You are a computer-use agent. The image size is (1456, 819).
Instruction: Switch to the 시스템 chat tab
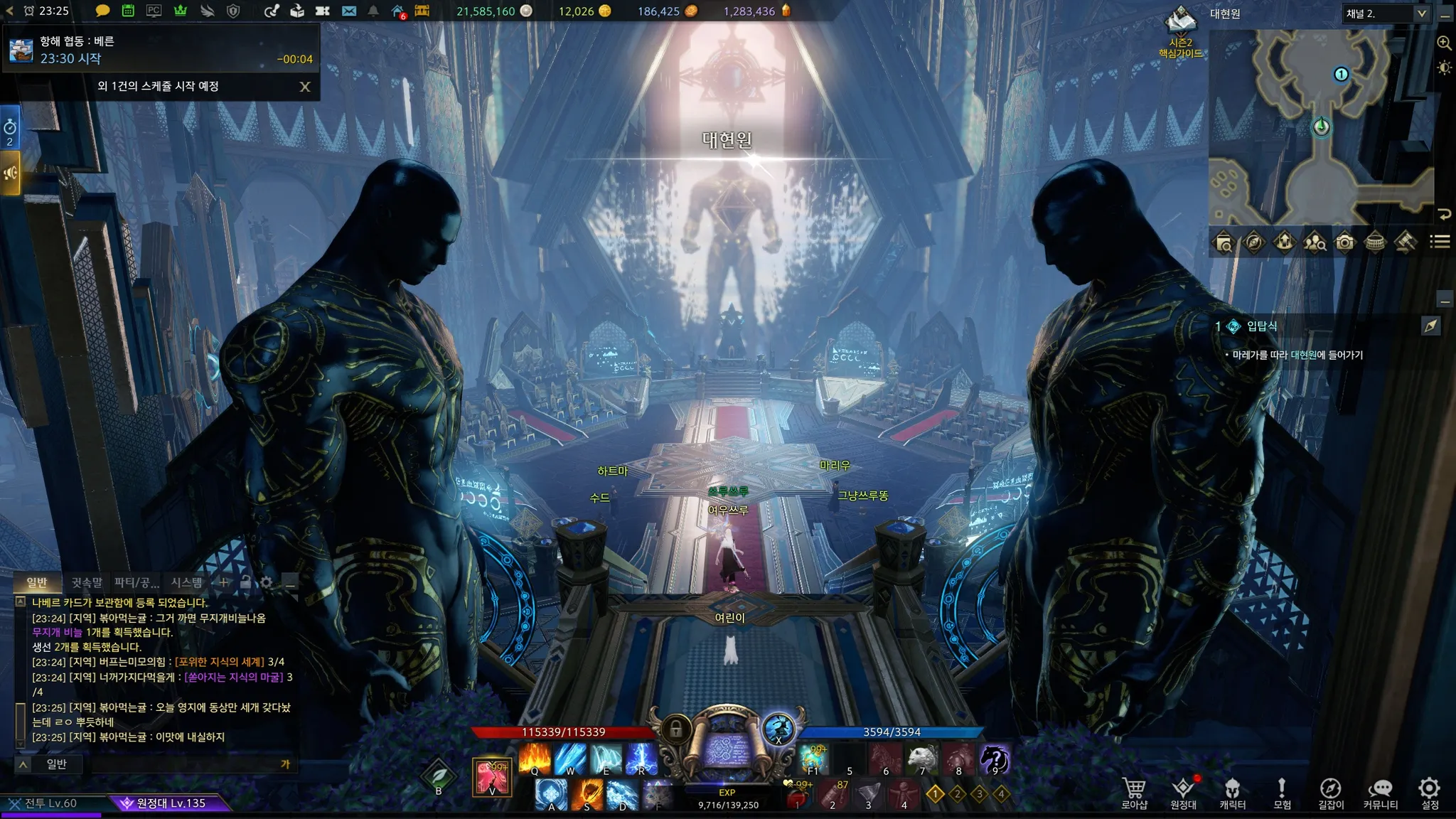pos(186,582)
